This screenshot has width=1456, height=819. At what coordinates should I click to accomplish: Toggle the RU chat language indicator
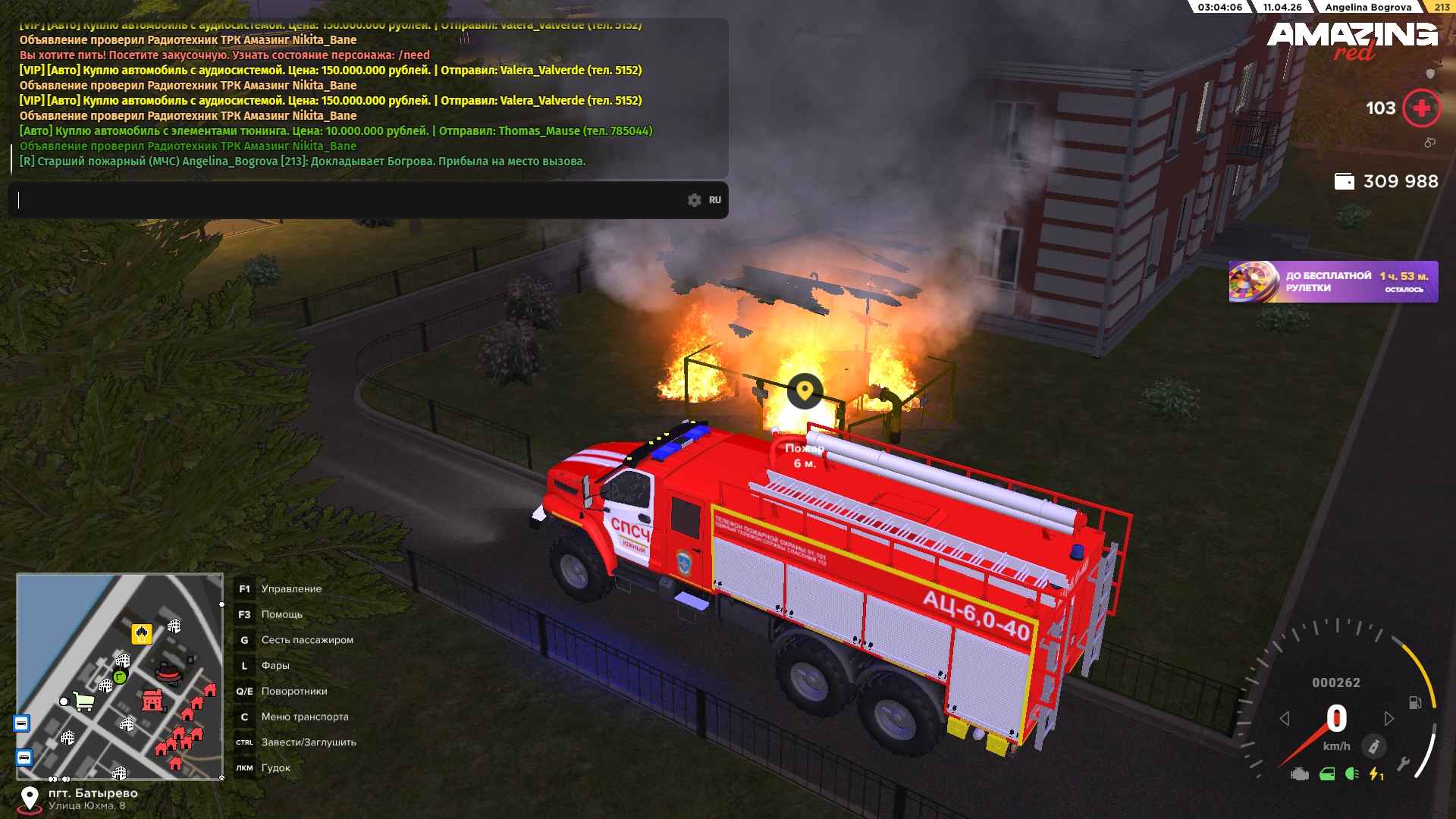coord(715,200)
